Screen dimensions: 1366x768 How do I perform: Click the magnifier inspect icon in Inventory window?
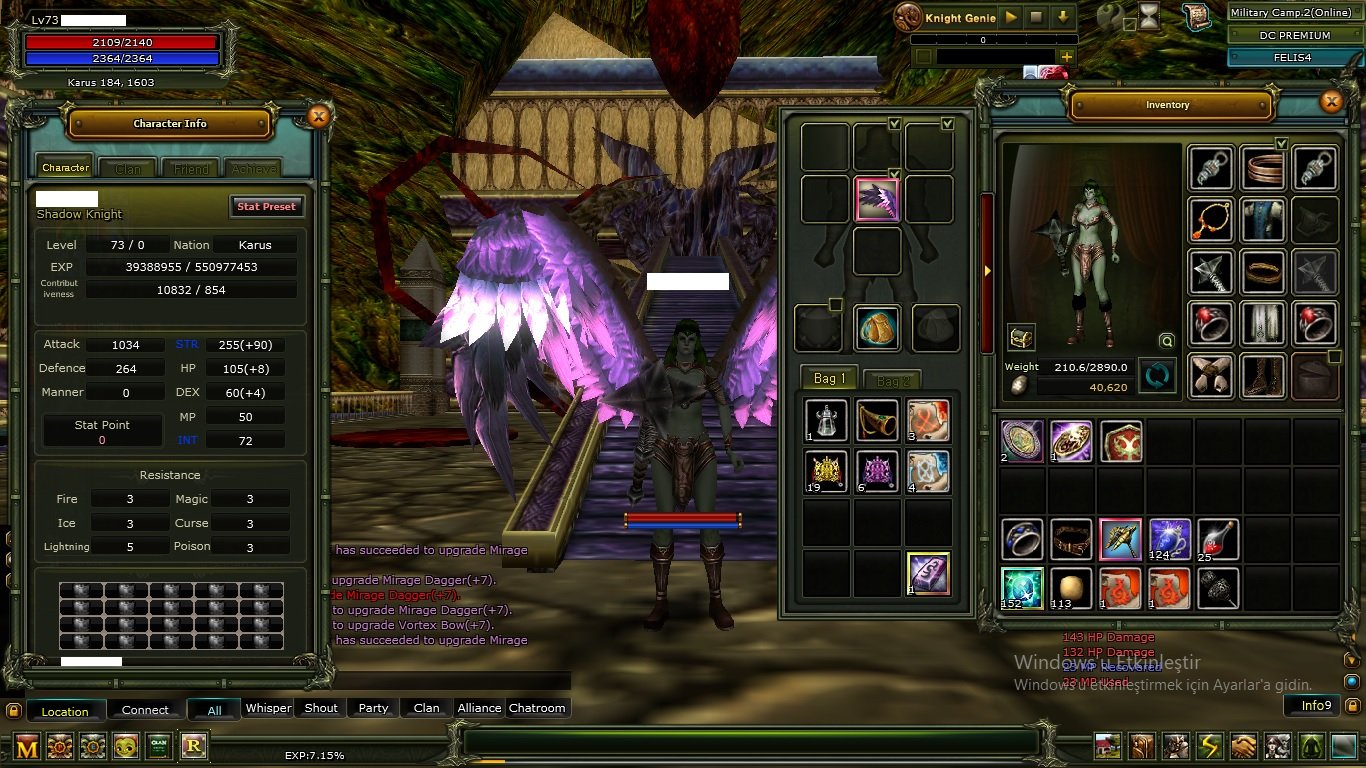(1167, 340)
